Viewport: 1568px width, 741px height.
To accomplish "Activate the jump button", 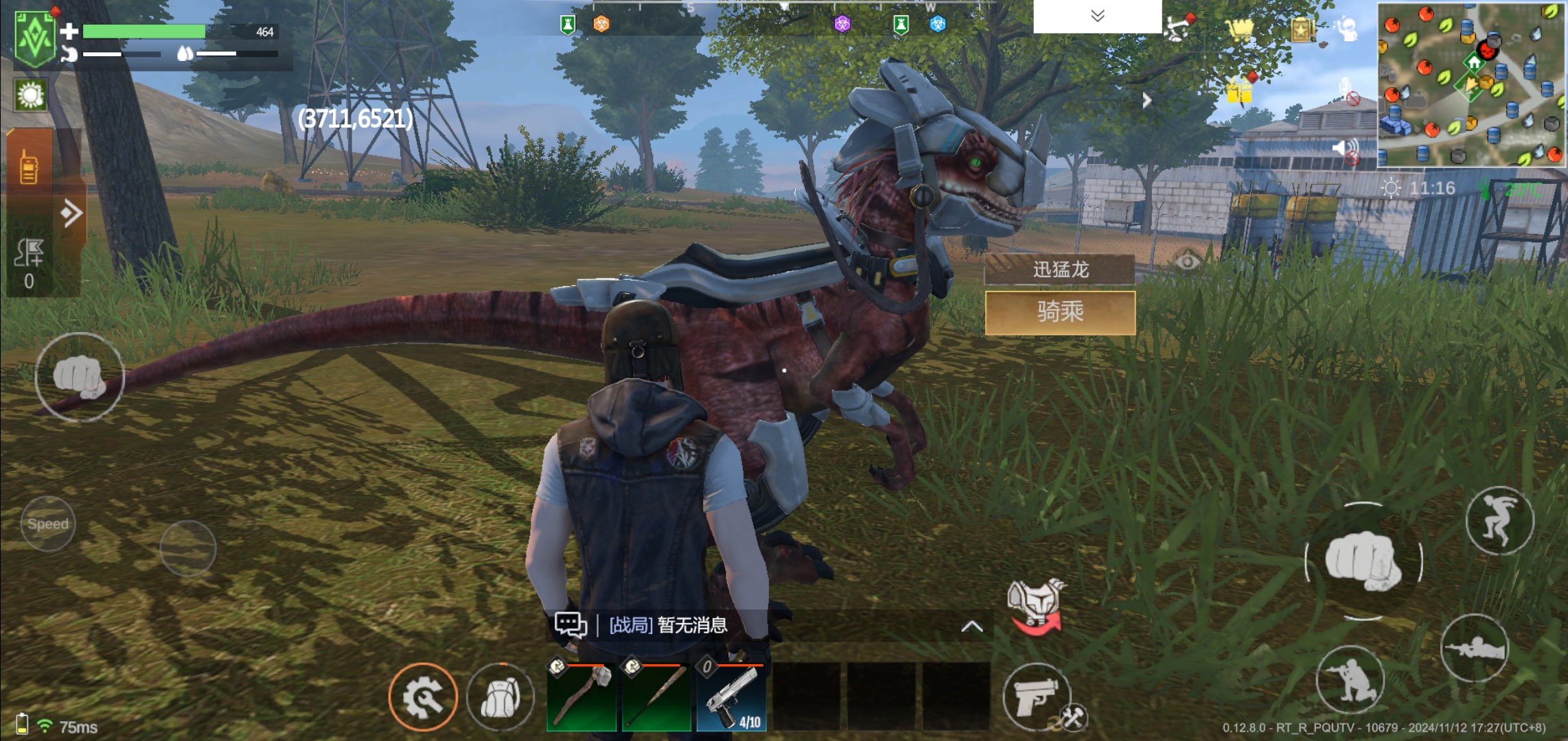I will click(1499, 521).
